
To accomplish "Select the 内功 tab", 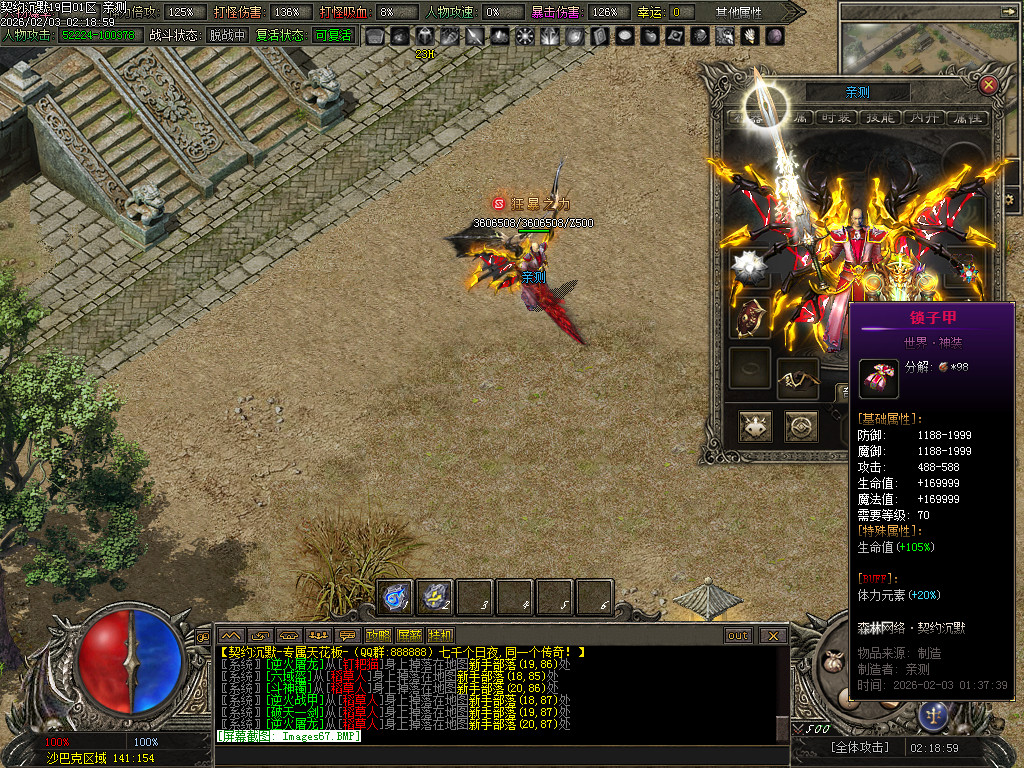I will 923,118.
